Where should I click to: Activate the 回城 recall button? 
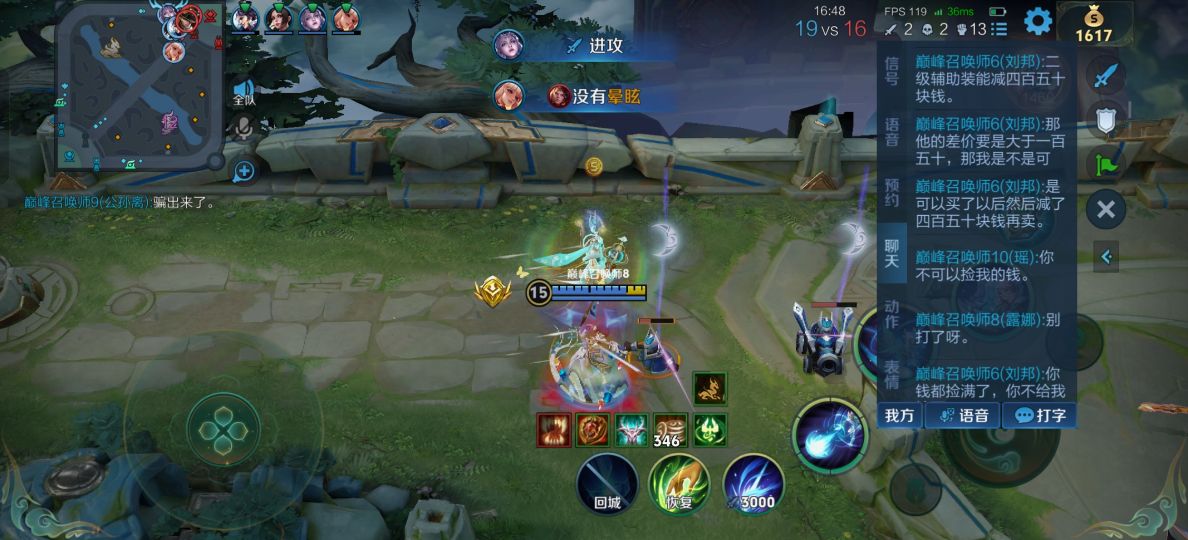[607, 485]
